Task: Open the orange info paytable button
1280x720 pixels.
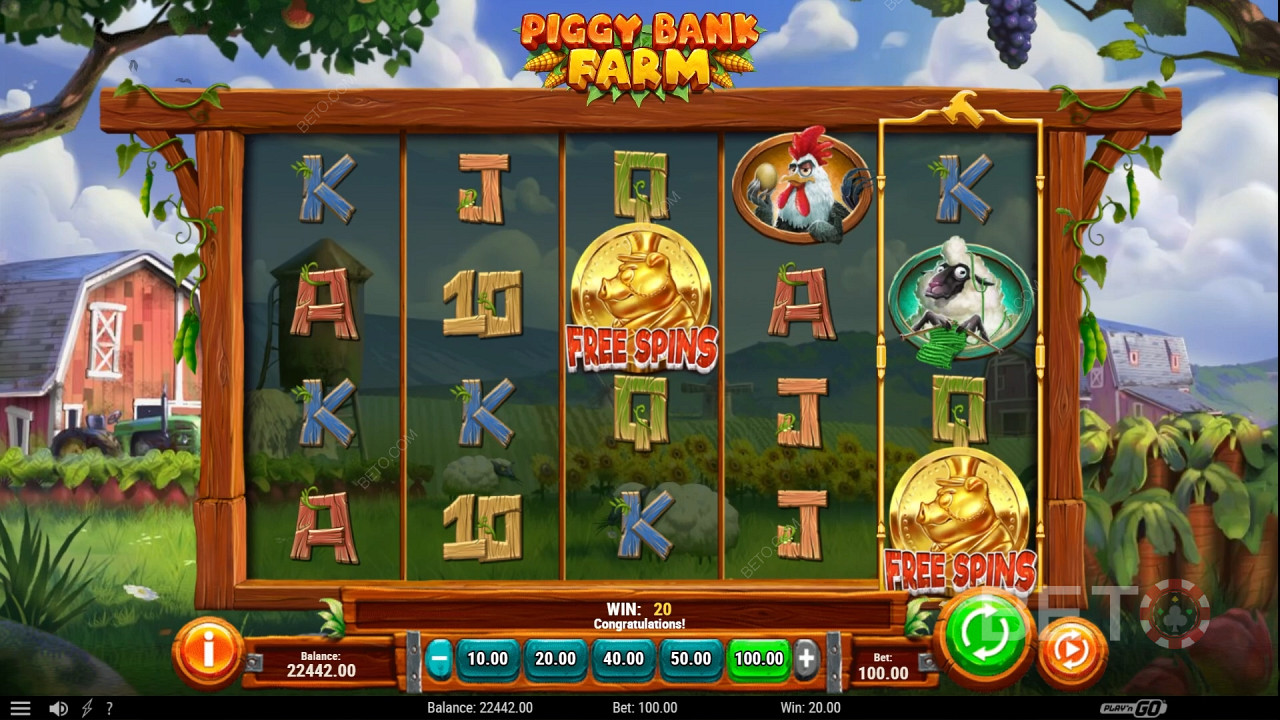Action: [x=208, y=652]
